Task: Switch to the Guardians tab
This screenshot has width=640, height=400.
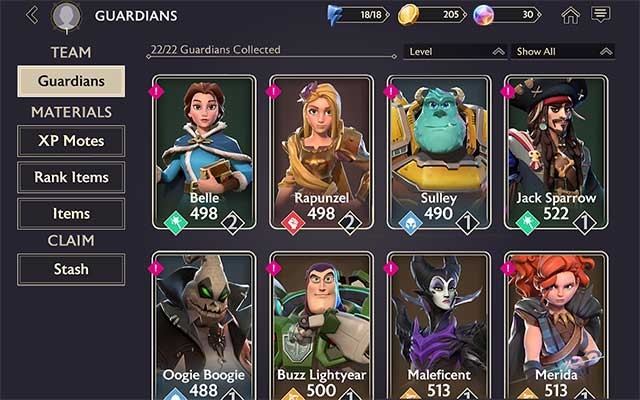Action: 71,81
